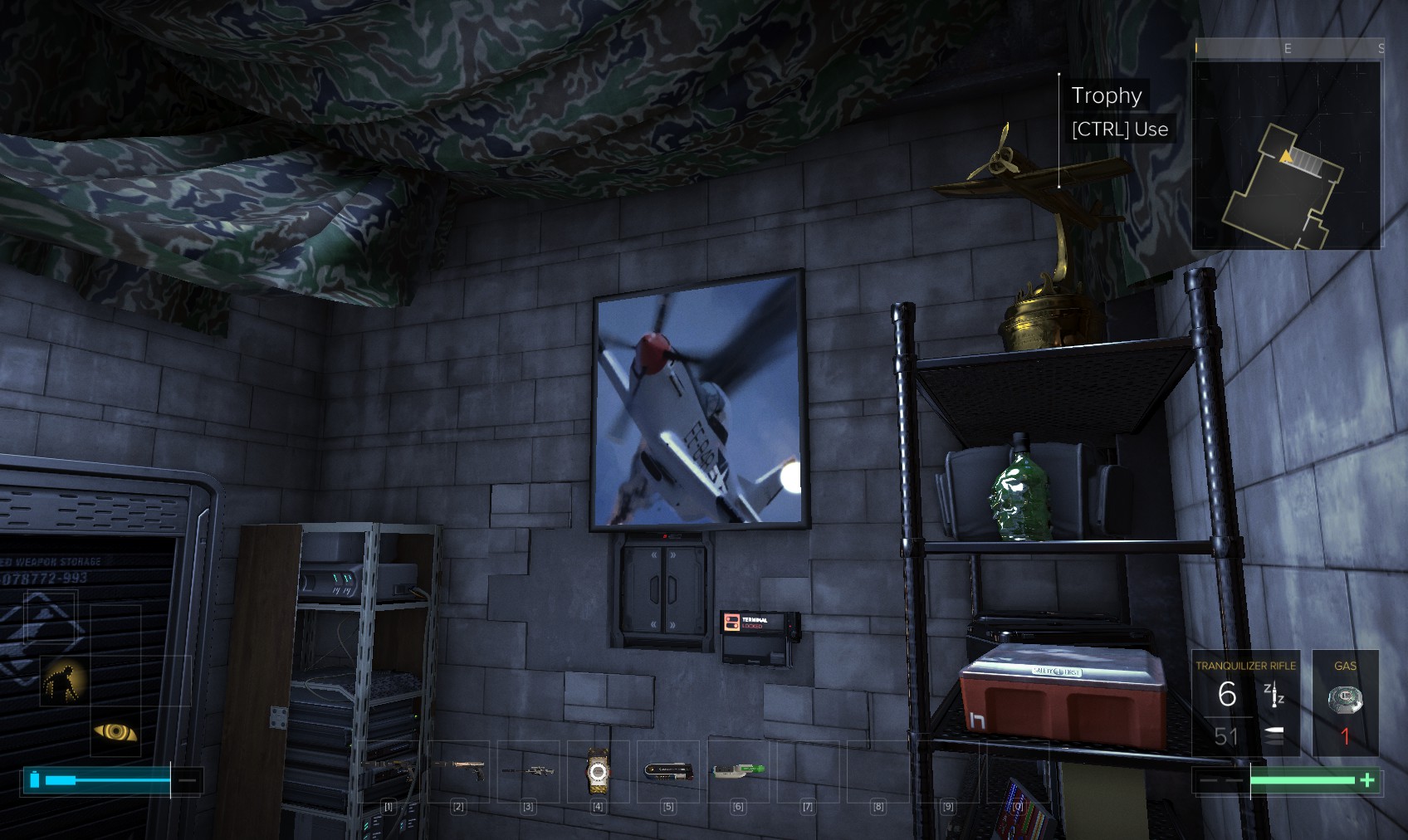Toggle the yellow eye Smart Vision augmentation

coord(115,731)
